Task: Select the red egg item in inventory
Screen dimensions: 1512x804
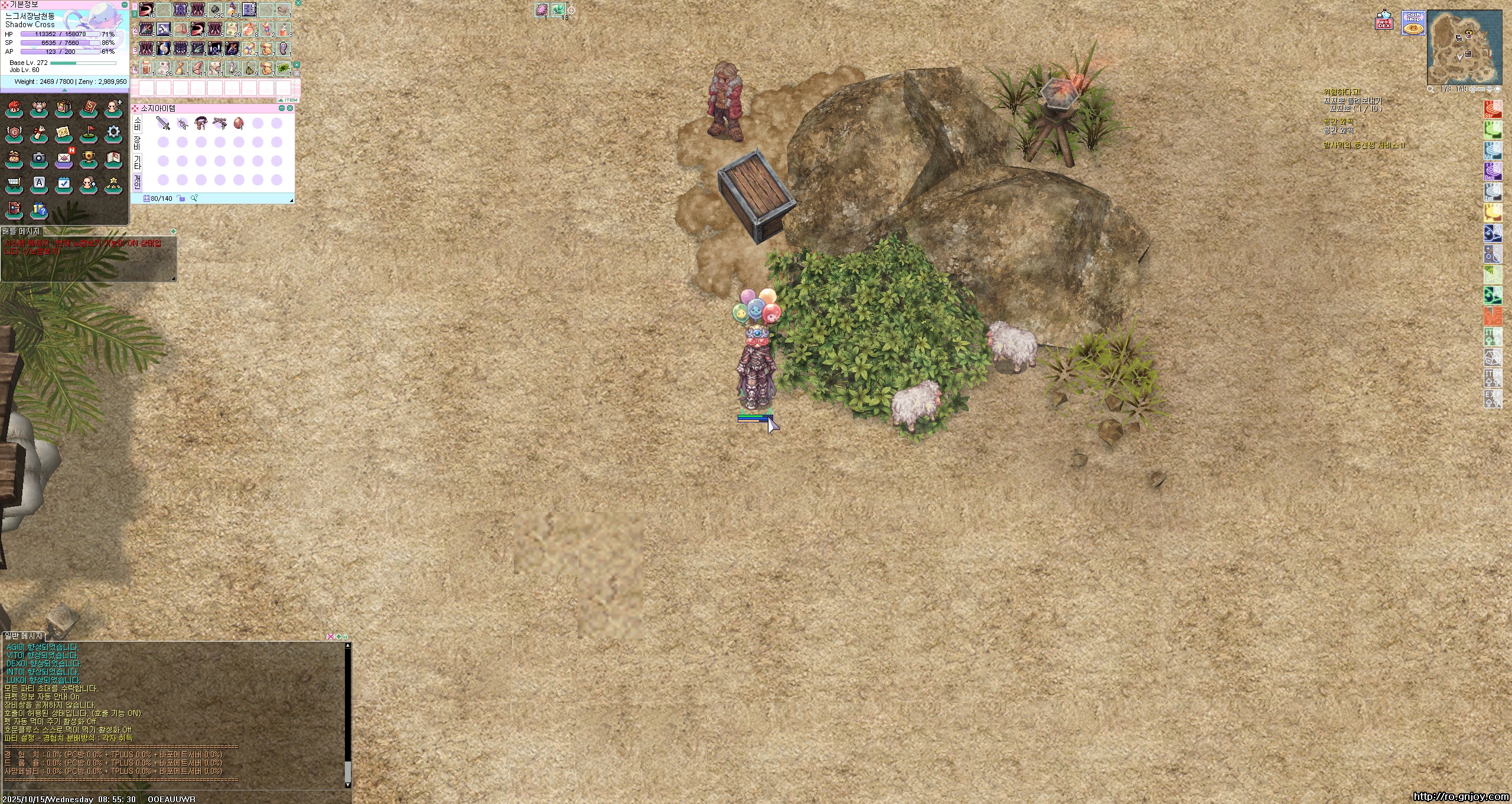Action: 239,123
